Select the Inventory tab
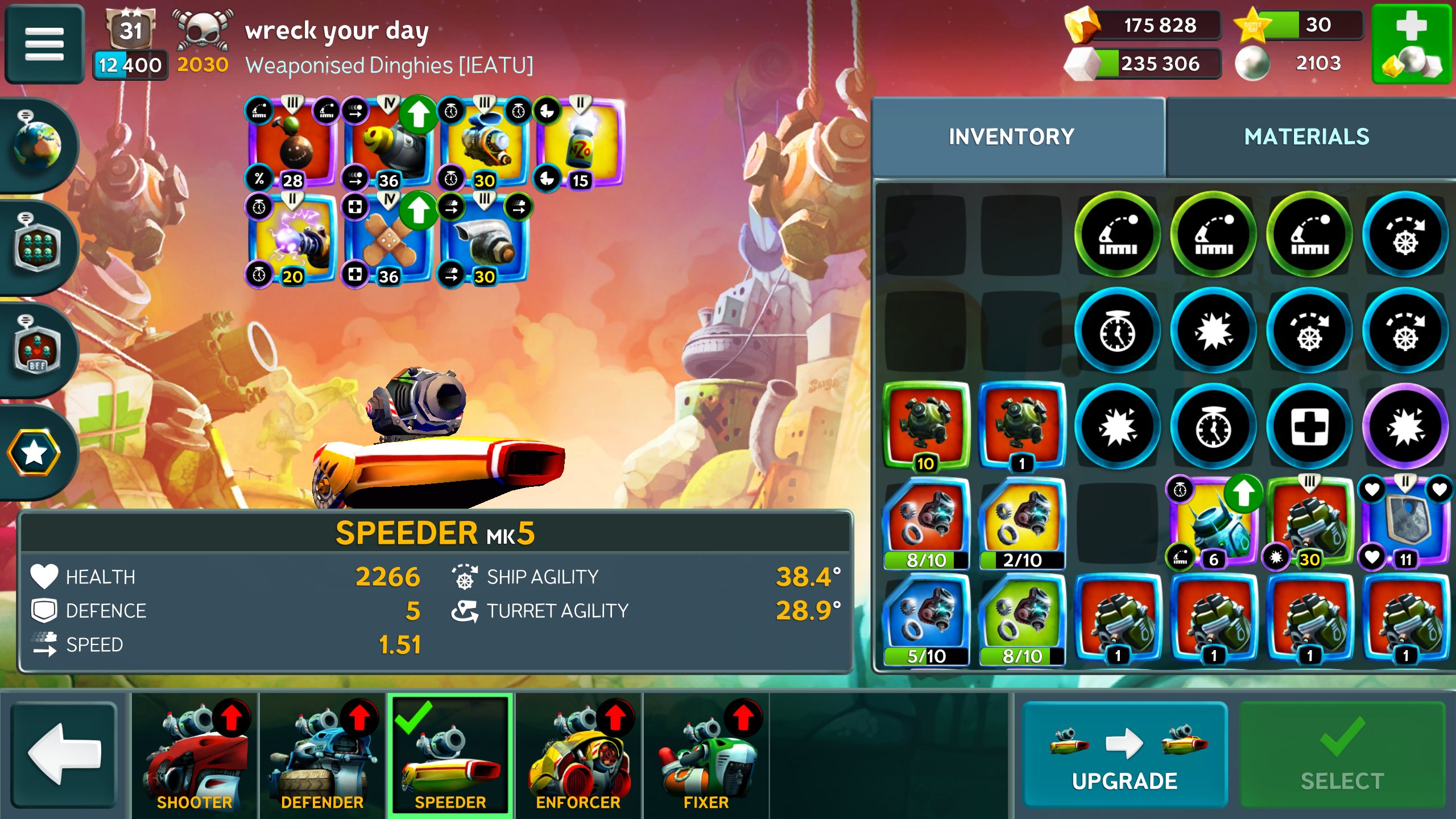The width and height of the screenshot is (1456, 819). click(1012, 137)
